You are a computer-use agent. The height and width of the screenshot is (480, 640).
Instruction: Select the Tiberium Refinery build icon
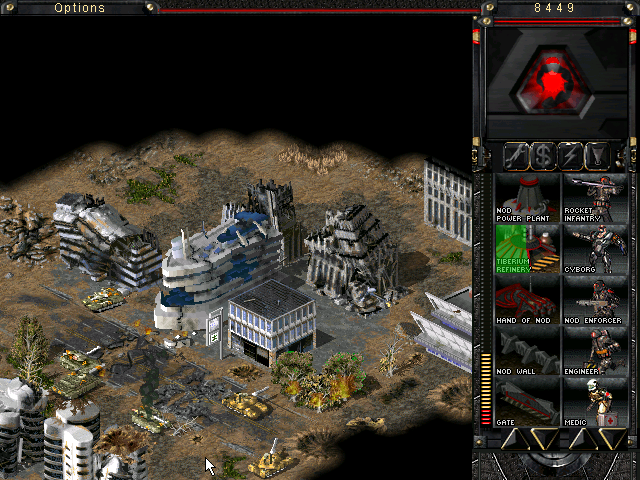click(x=526, y=248)
